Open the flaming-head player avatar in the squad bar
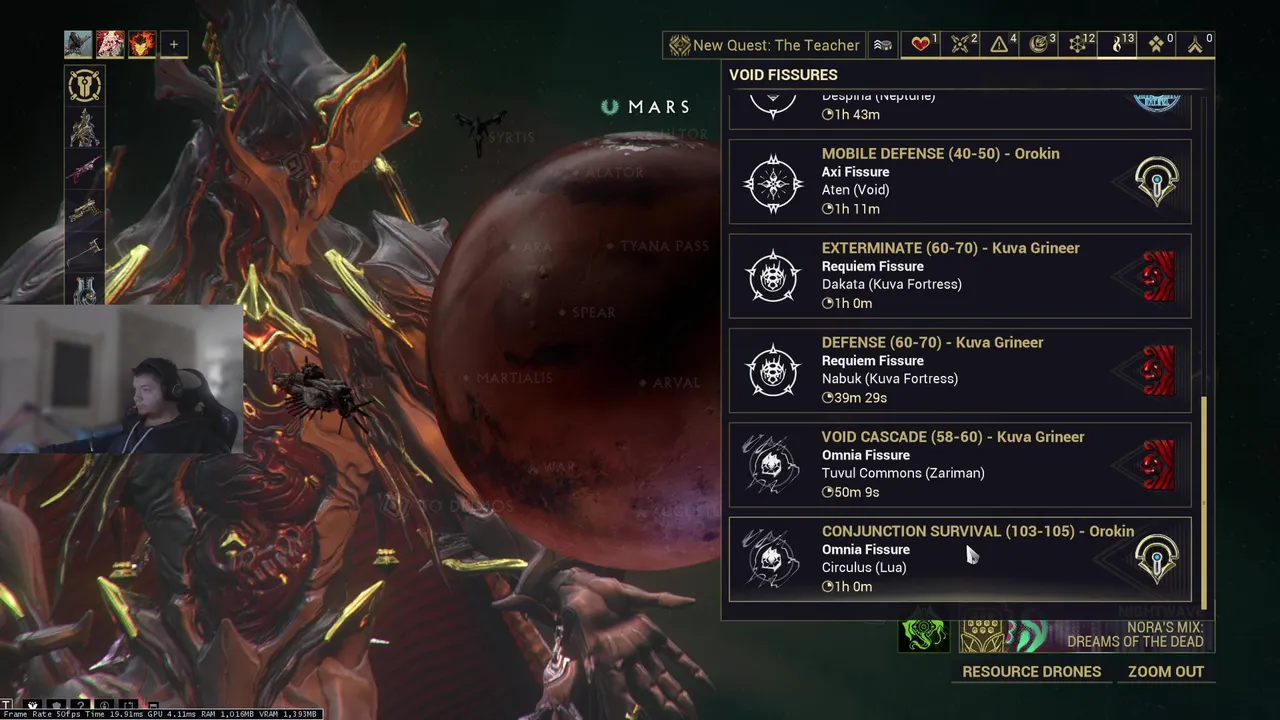The height and width of the screenshot is (720, 1280). pos(142,44)
